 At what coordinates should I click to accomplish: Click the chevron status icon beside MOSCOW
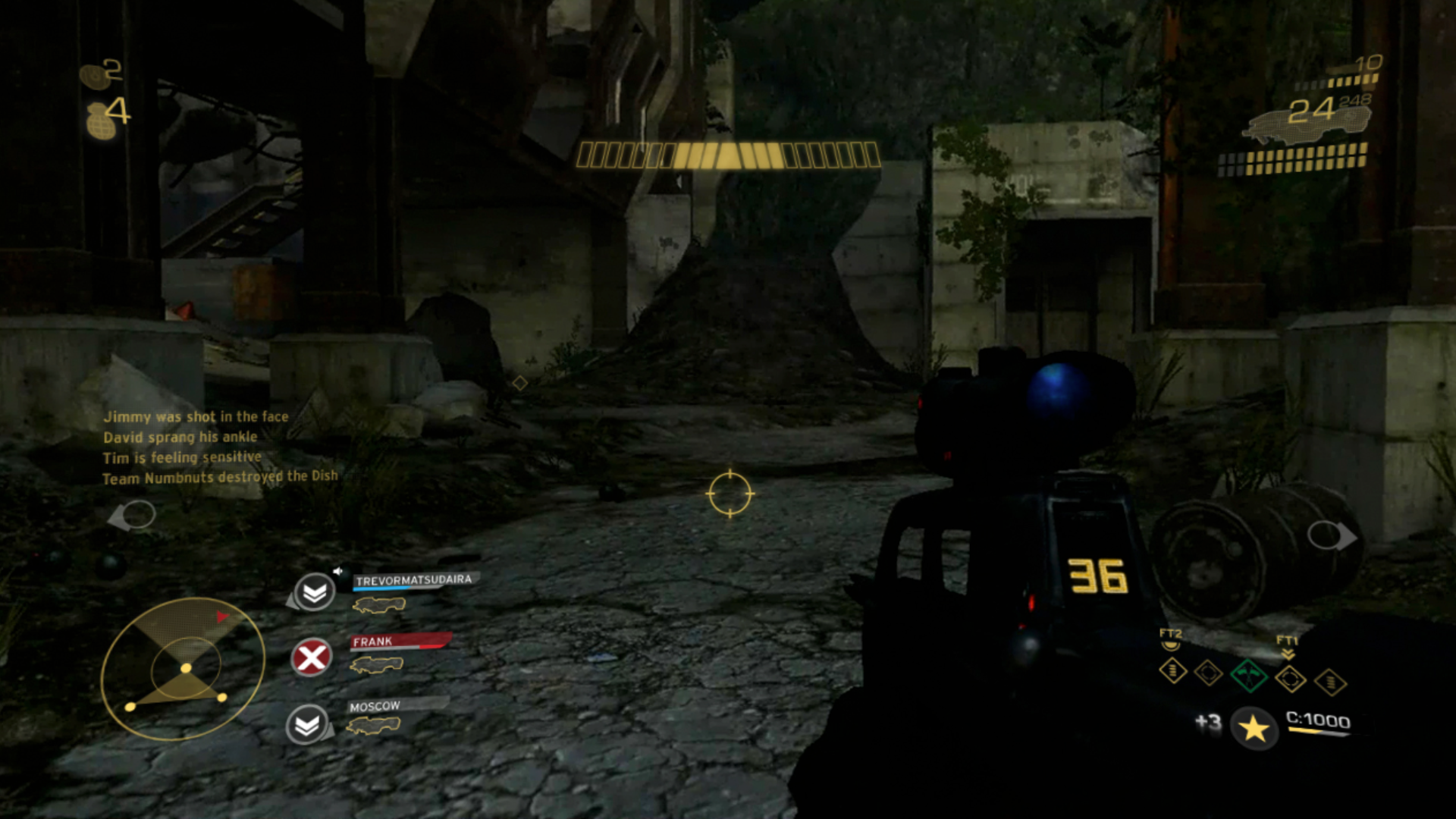[x=307, y=726]
